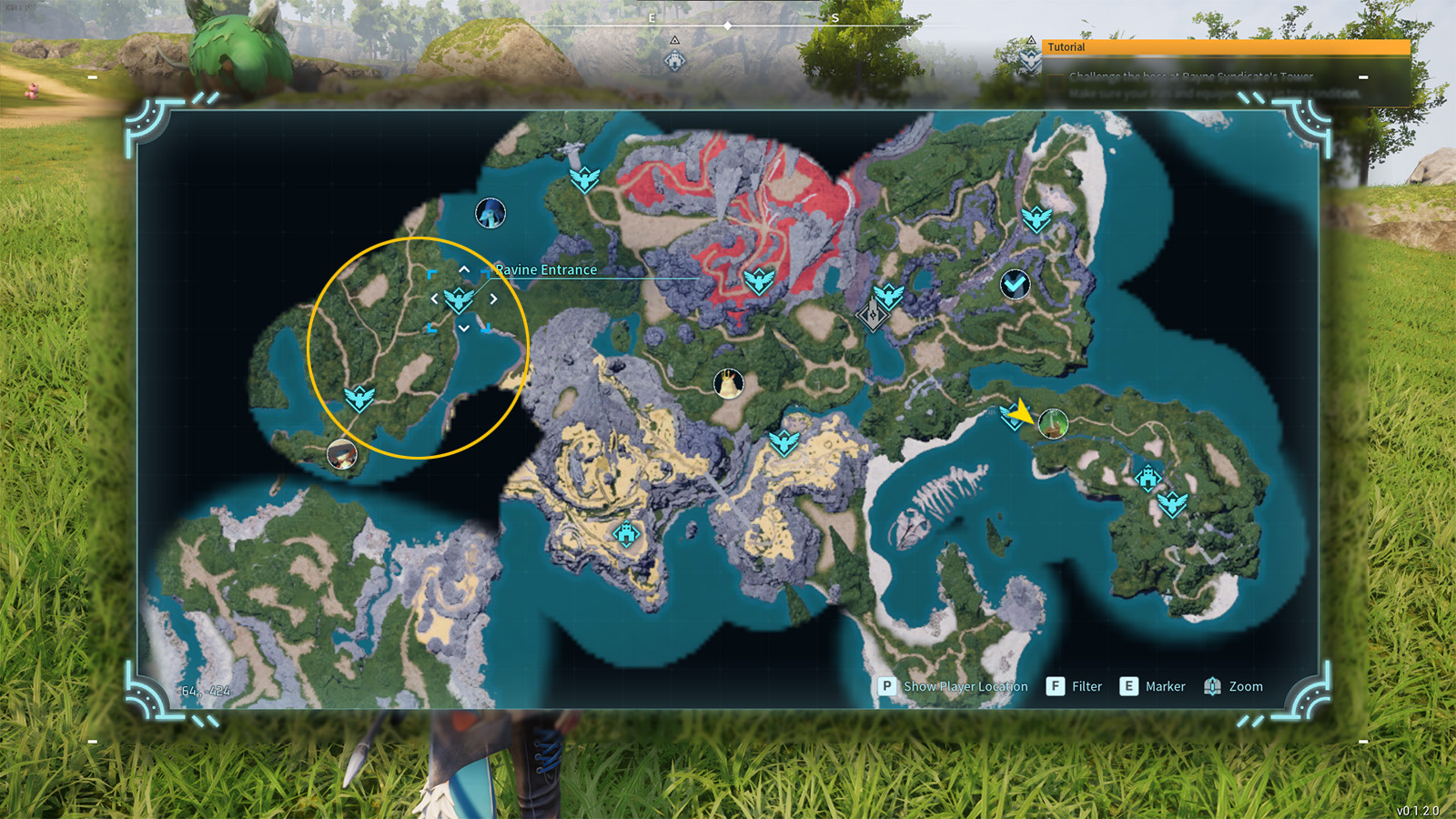Screen dimensions: 1456x819
Task: Select the green boss portrait beside the player arrow
Action: pos(1053,423)
